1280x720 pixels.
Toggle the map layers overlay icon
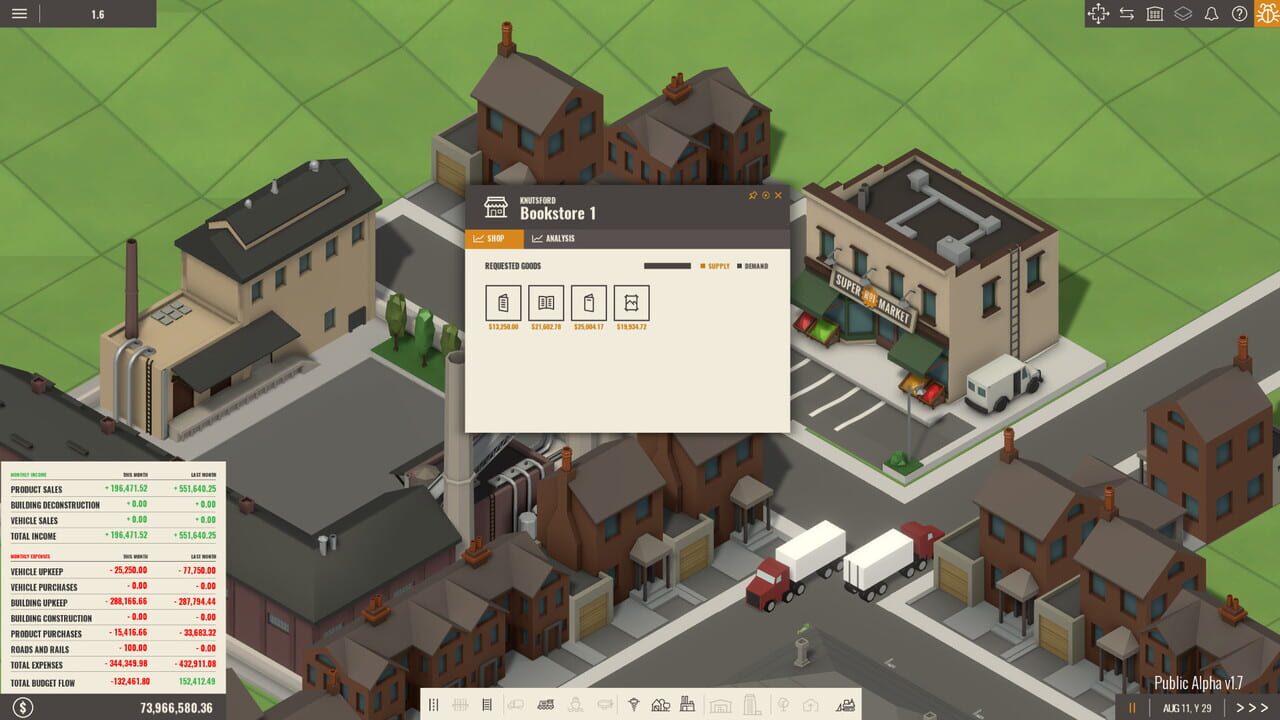point(1183,14)
